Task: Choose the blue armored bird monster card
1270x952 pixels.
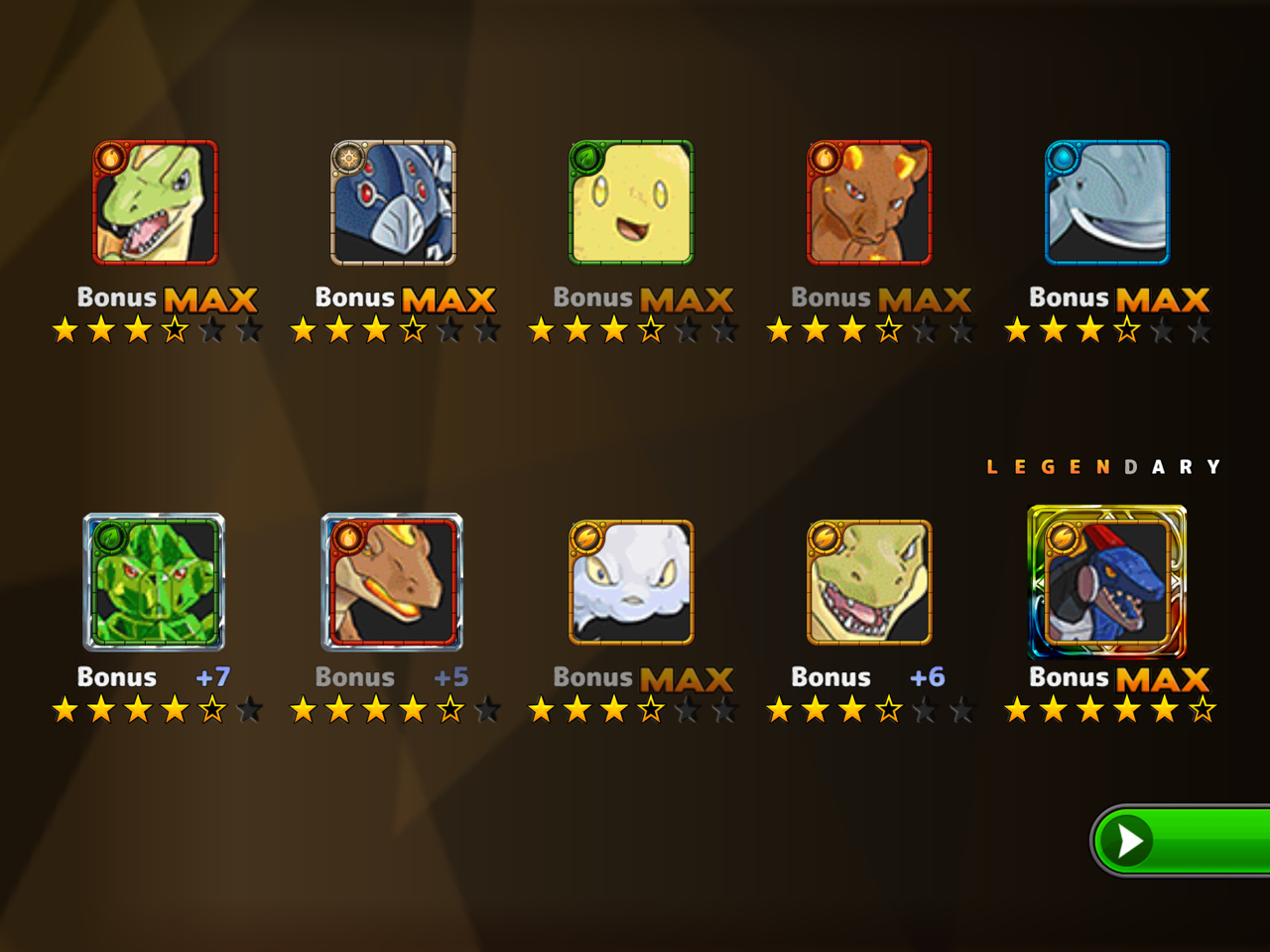Action: (393, 203)
